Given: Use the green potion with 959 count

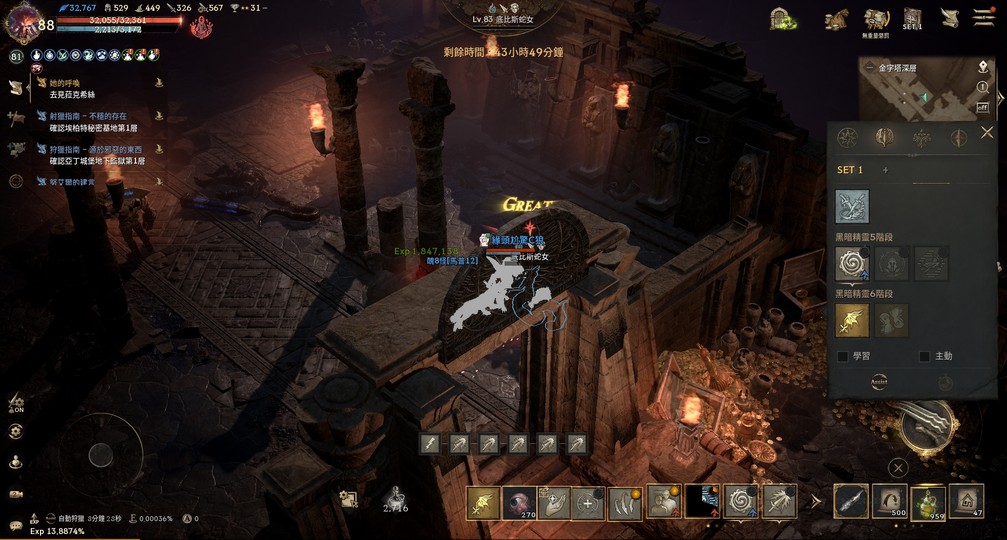Looking at the screenshot, I should click(929, 500).
